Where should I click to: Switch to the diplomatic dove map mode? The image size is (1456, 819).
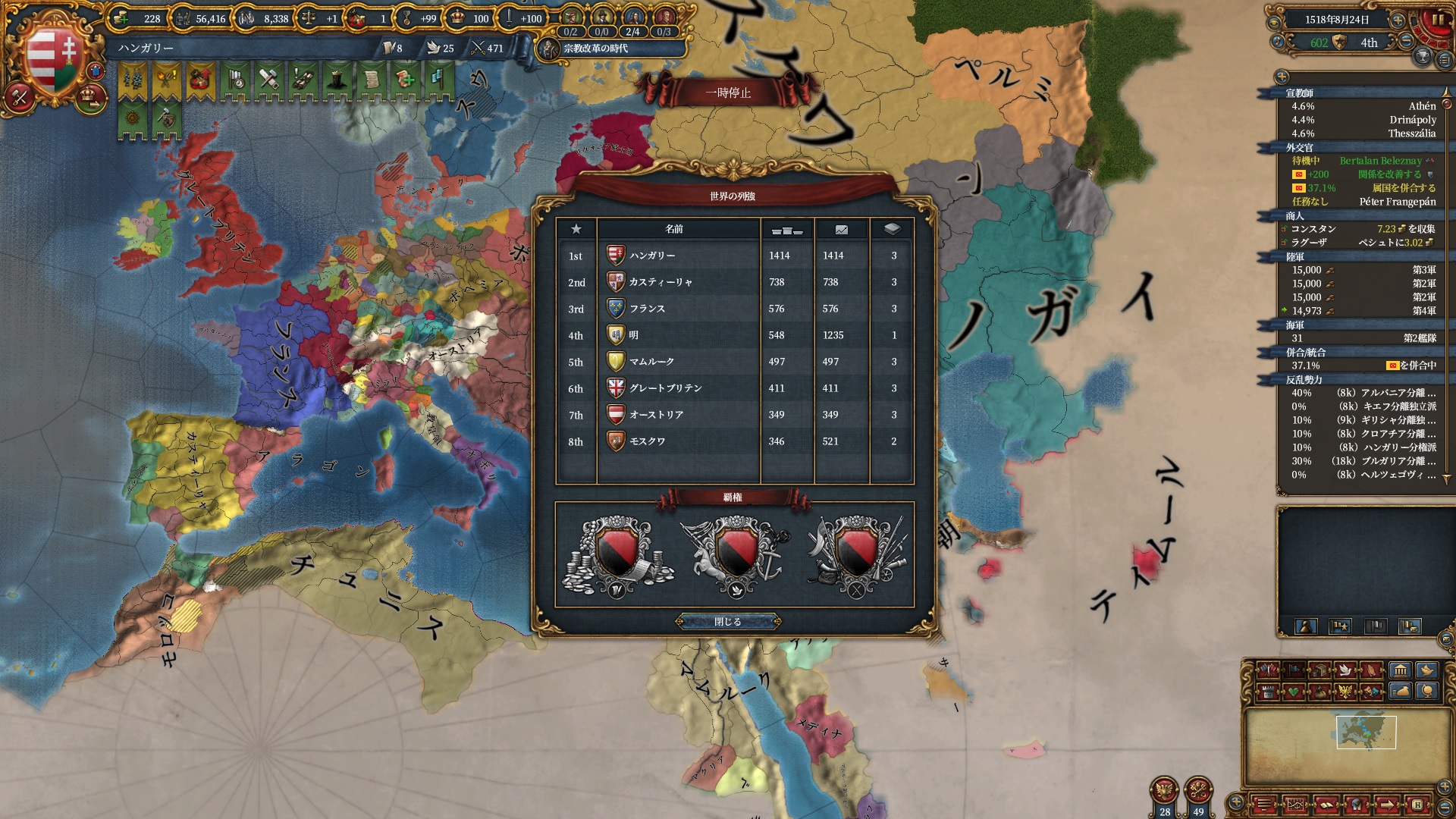point(1345,670)
